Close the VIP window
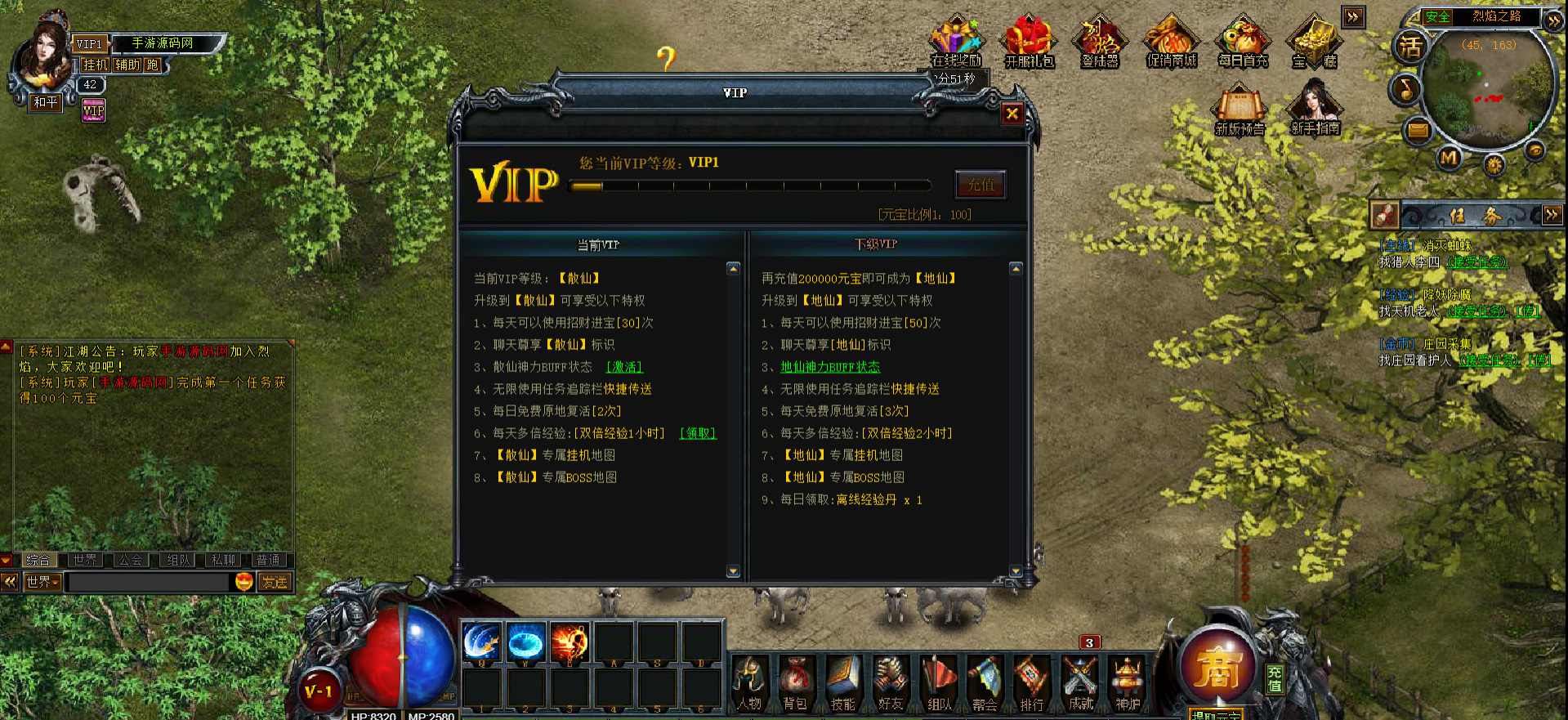The height and width of the screenshot is (720, 1568). pos(1012,114)
